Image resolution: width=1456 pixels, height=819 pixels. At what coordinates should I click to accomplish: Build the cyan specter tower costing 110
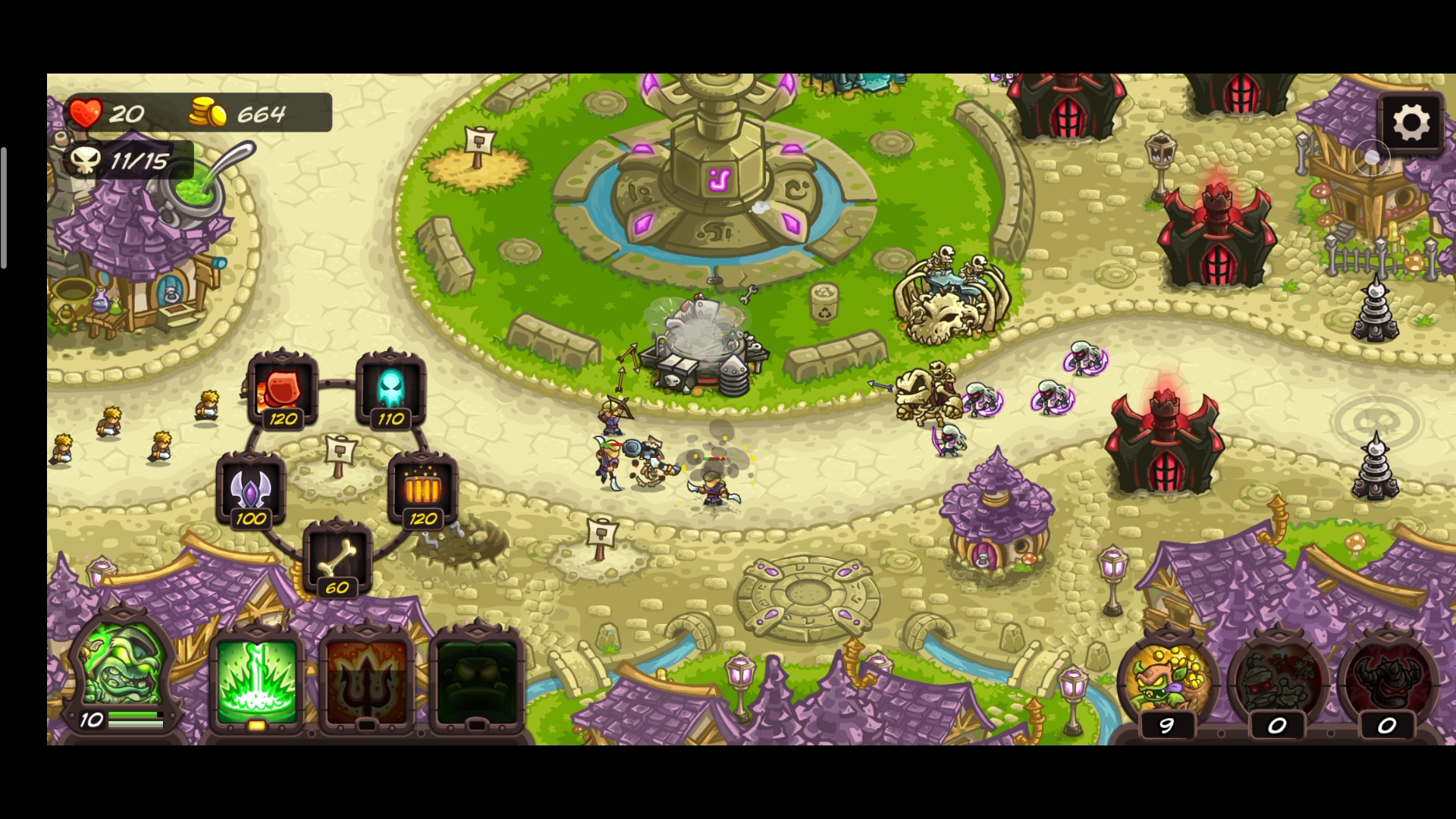click(x=391, y=388)
